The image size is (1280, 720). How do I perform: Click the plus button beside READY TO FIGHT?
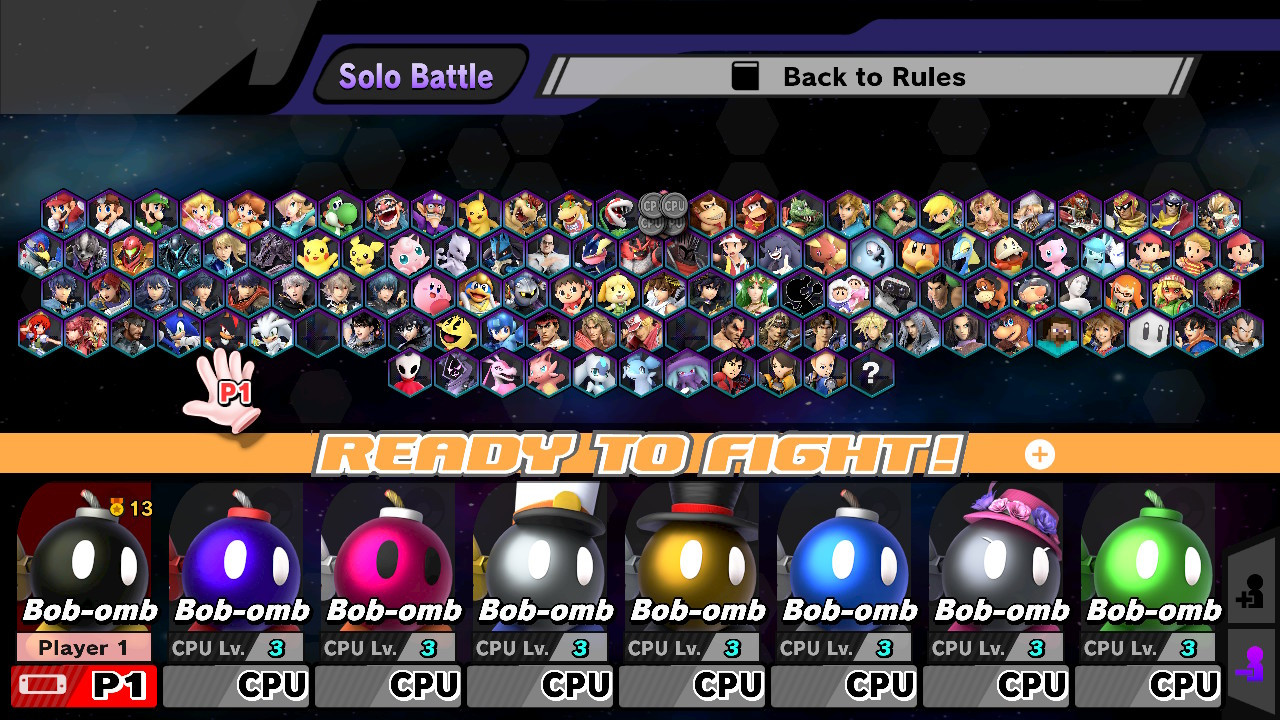pos(1040,455)
